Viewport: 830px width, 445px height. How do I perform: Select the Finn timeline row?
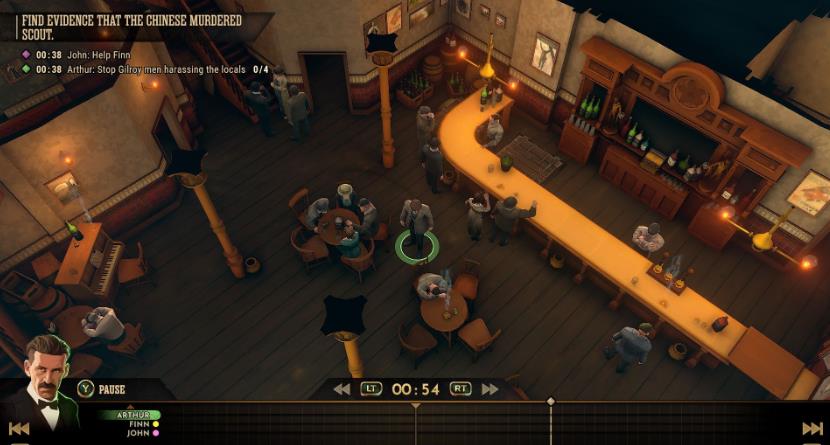(x=138, y=424)
